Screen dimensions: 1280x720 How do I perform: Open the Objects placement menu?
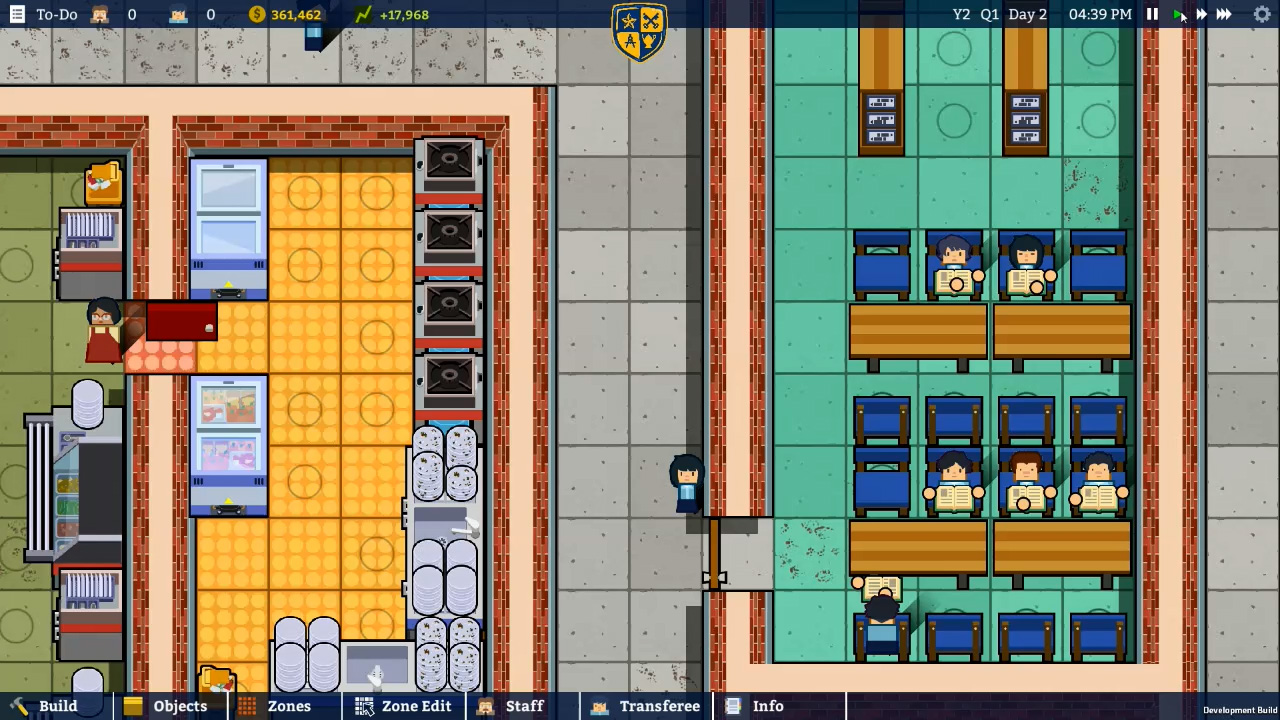click(166, 706)
